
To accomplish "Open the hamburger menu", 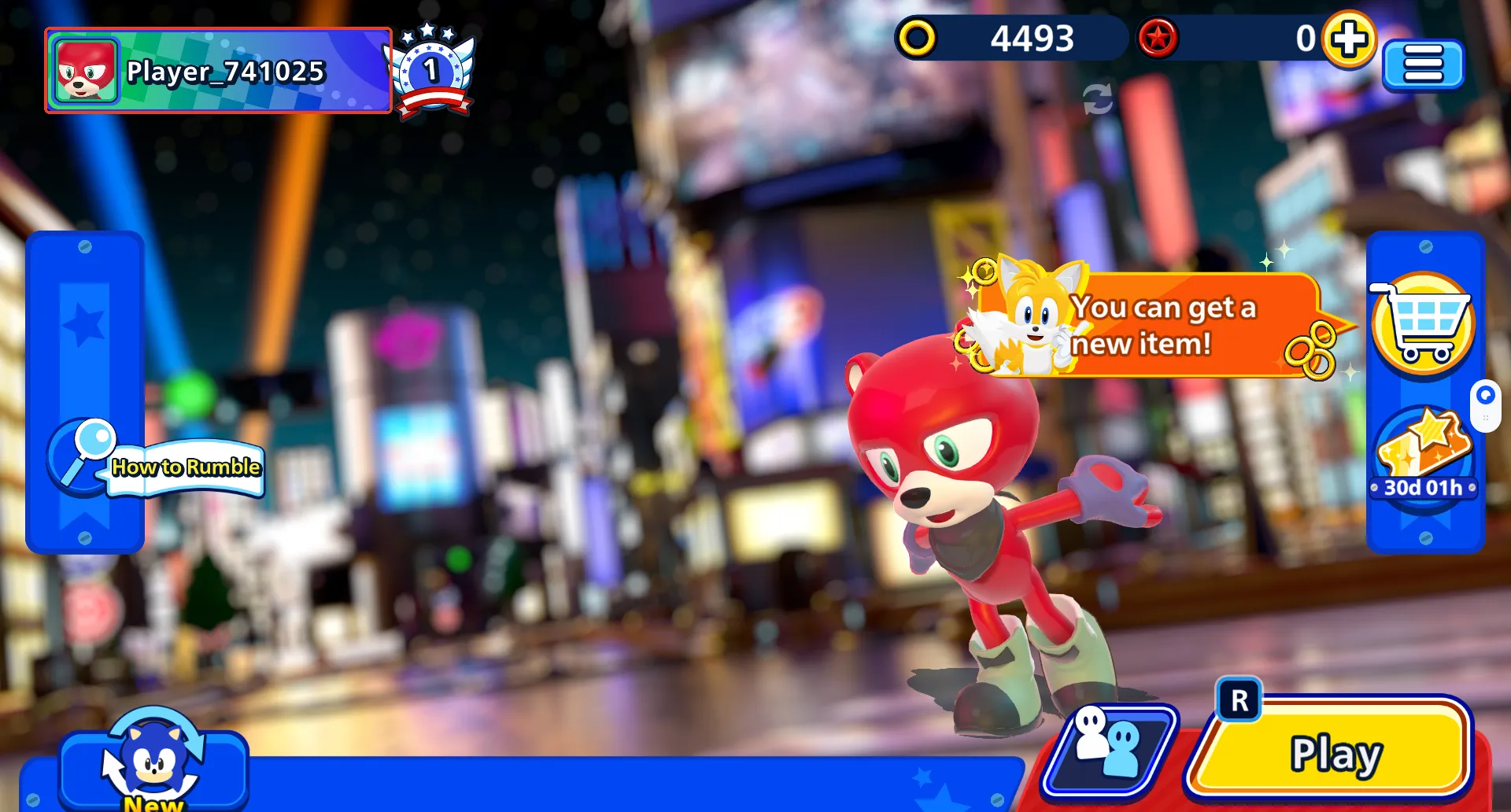I will coord(1423,65).
